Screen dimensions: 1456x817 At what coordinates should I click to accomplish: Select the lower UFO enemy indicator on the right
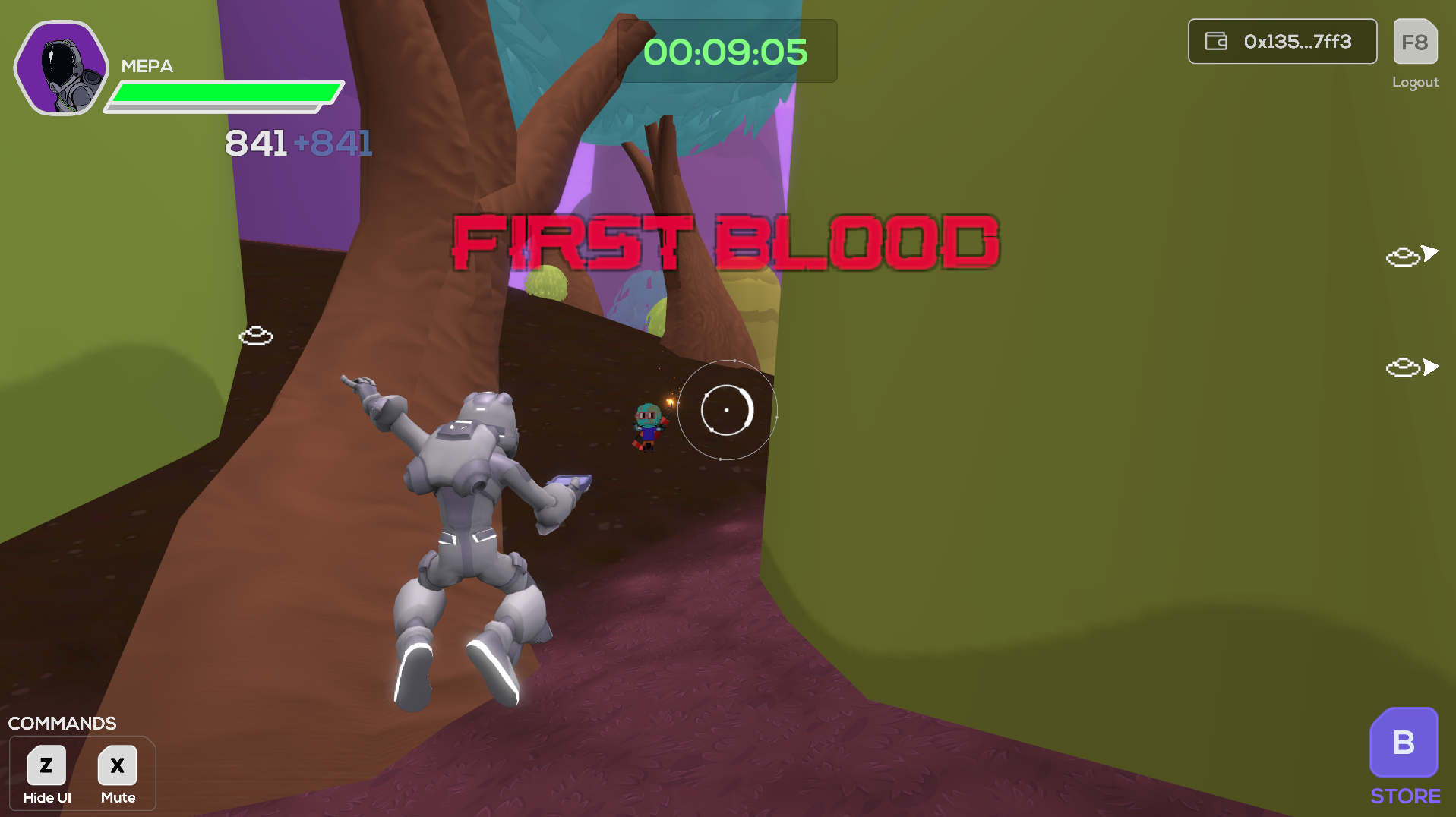[x=1402, y=368]
